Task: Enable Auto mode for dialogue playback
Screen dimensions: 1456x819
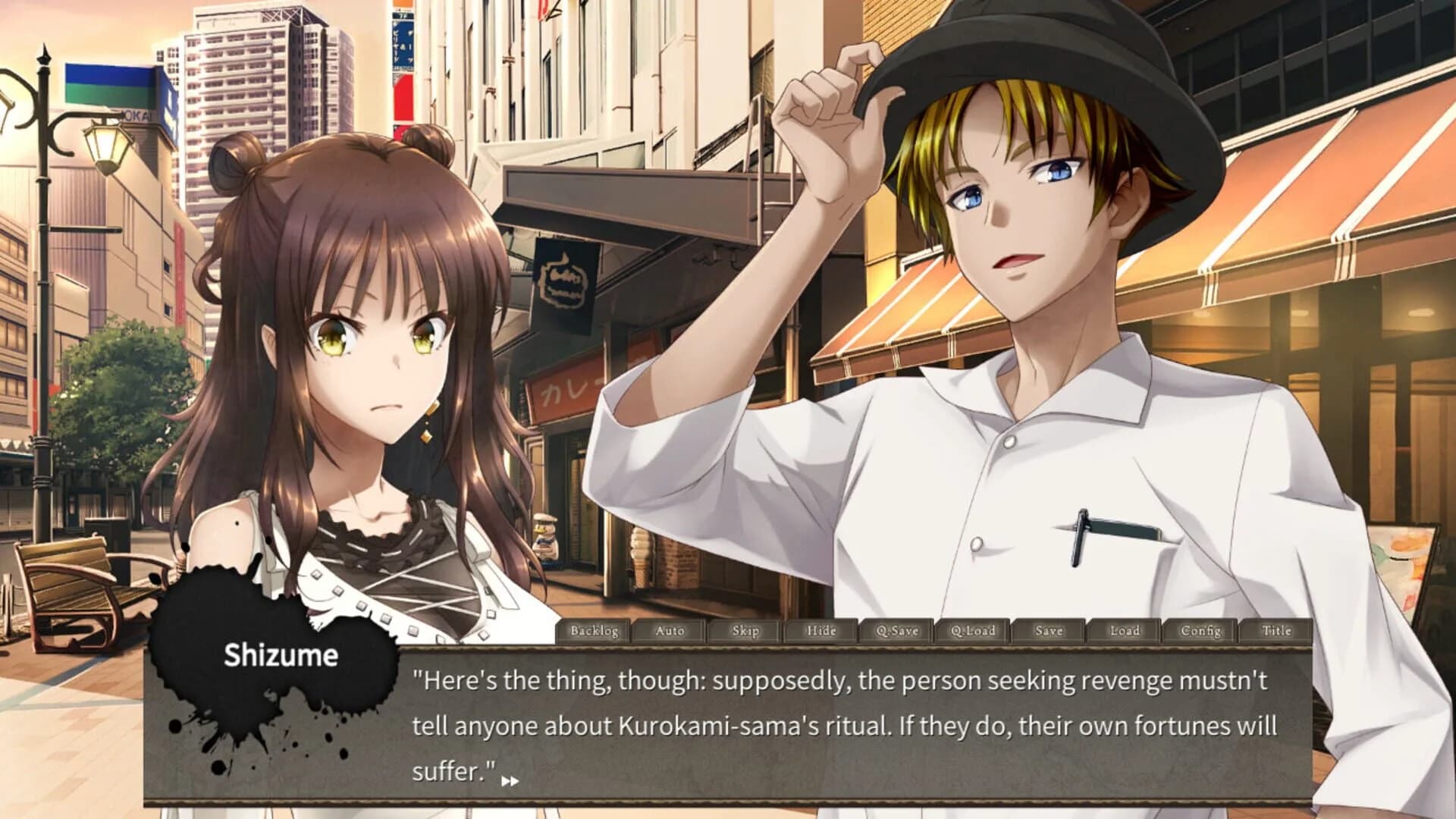Action: pos(669,630)
